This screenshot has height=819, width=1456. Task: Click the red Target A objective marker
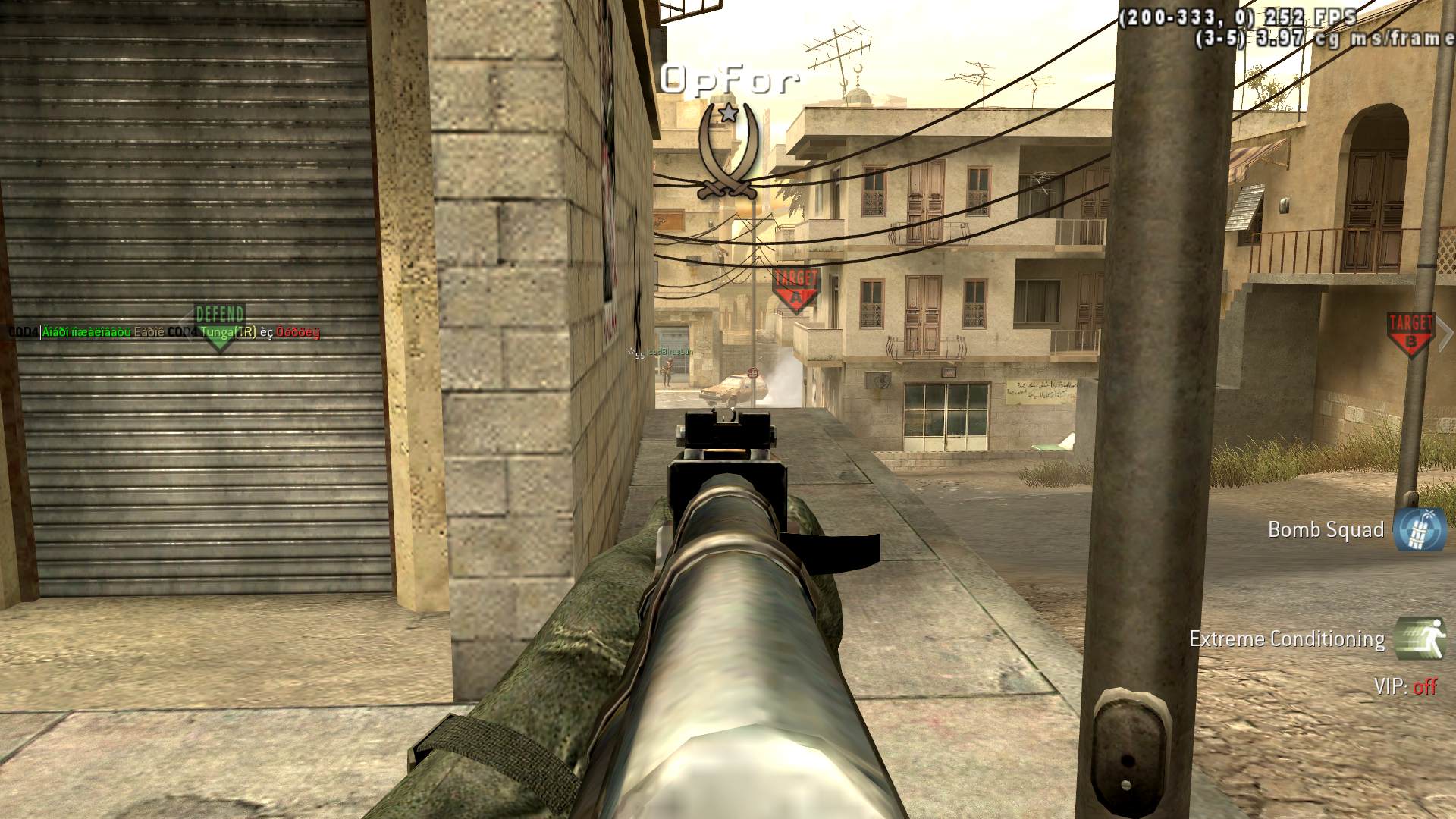[x=795, y=290]
